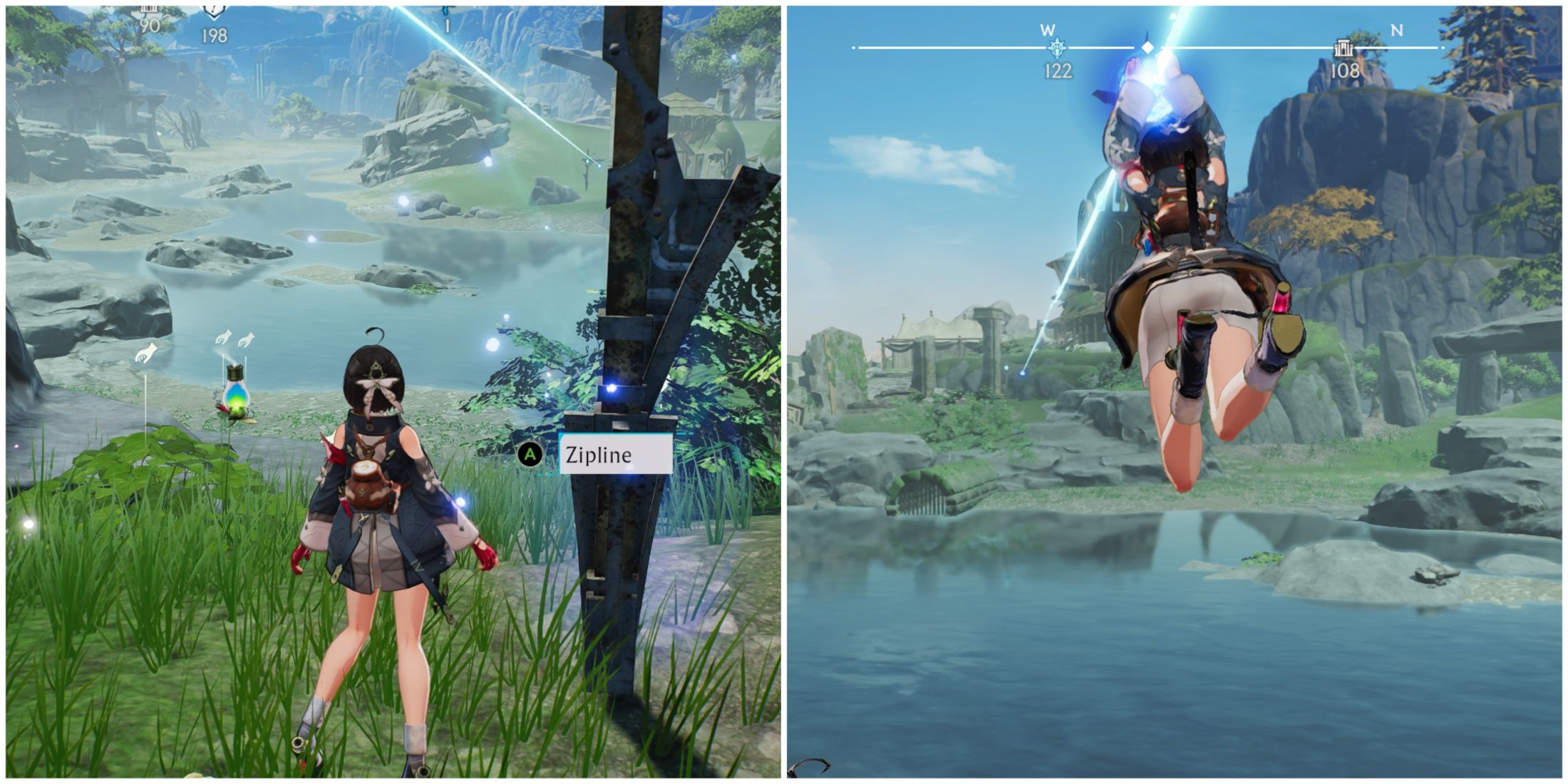Click the left endpoint dot of the compass strip
1568x784 pixels.
(854, 47)
